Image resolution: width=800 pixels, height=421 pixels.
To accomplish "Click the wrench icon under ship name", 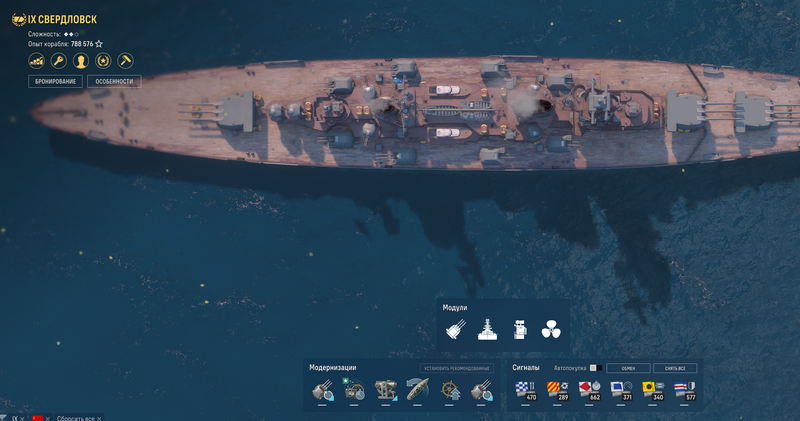I will click(59, 61).
